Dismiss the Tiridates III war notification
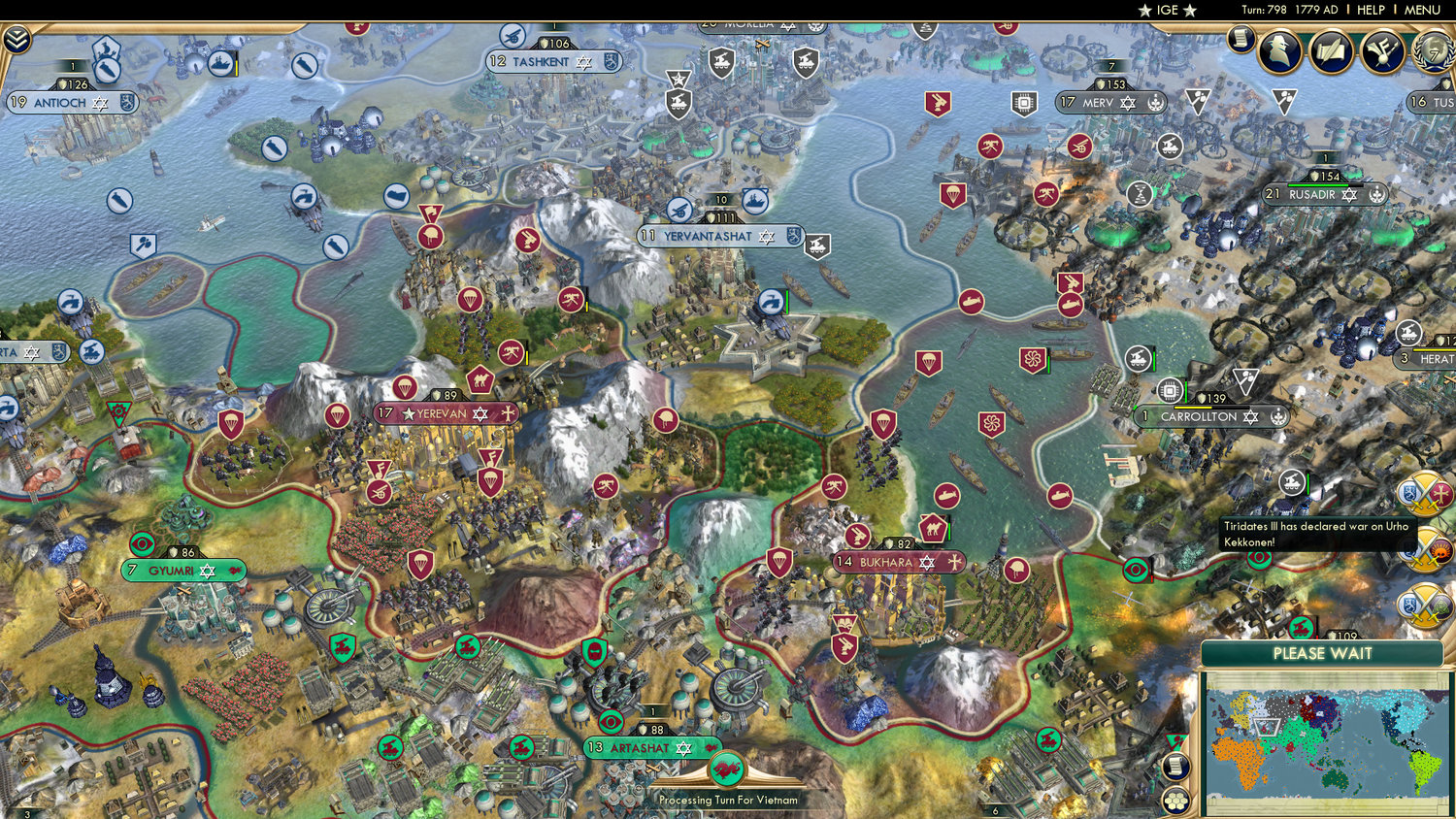This screenshot has height=819, width=1456. point(1320,534)
